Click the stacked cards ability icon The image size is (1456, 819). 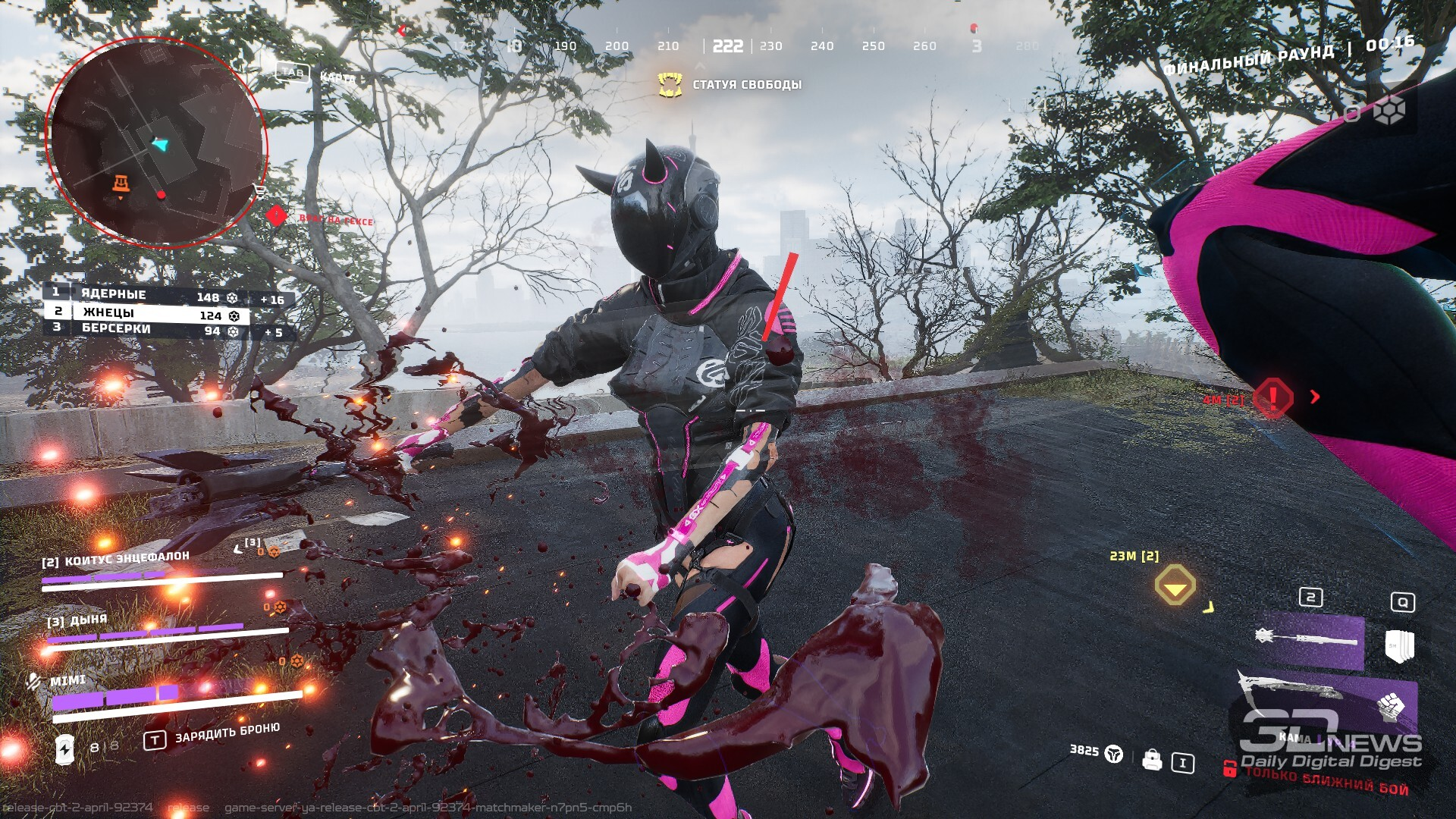(1398, 645)
